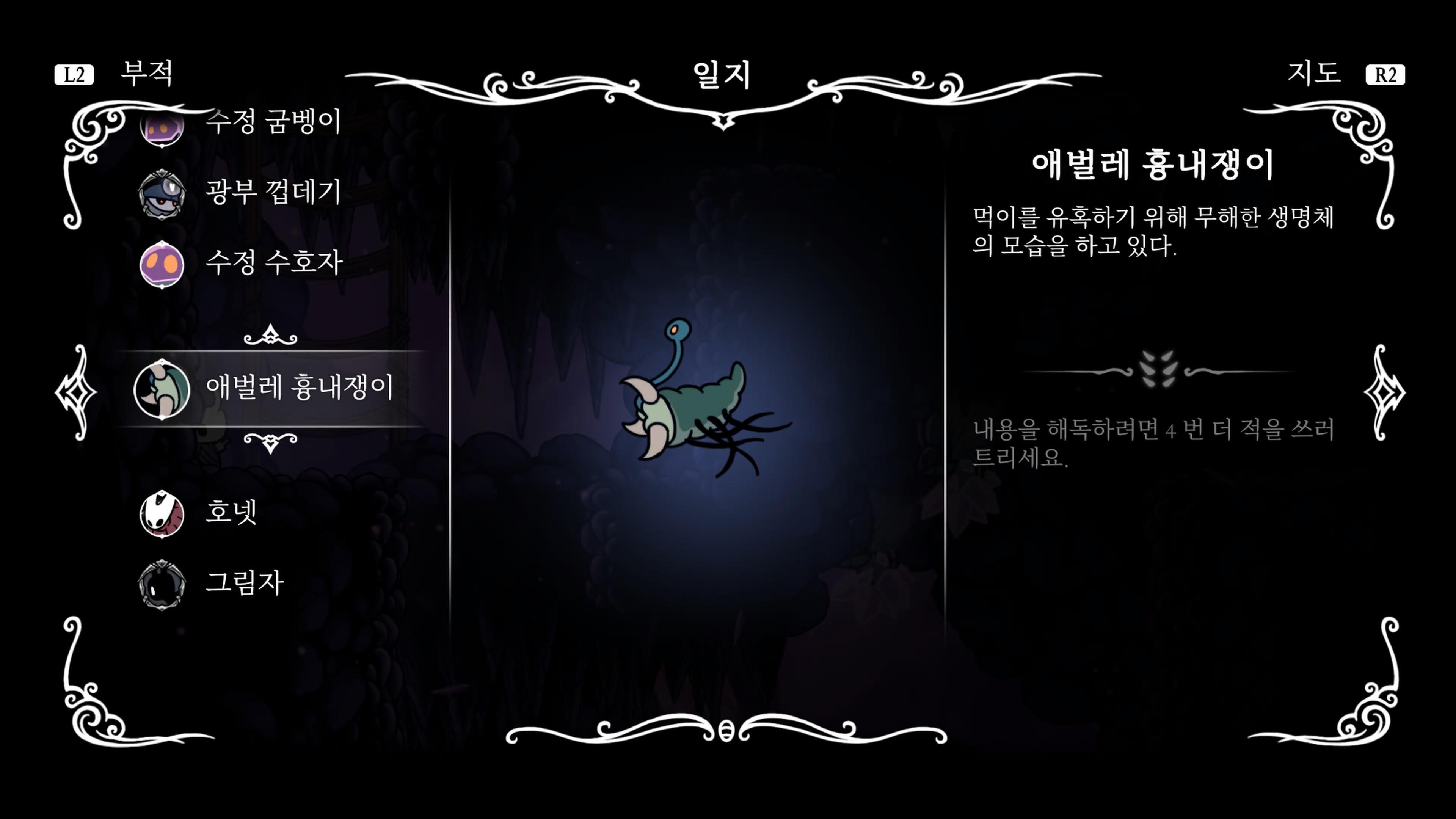Select the 수정 굼벵이 journal entry

[x=273, y=121]
